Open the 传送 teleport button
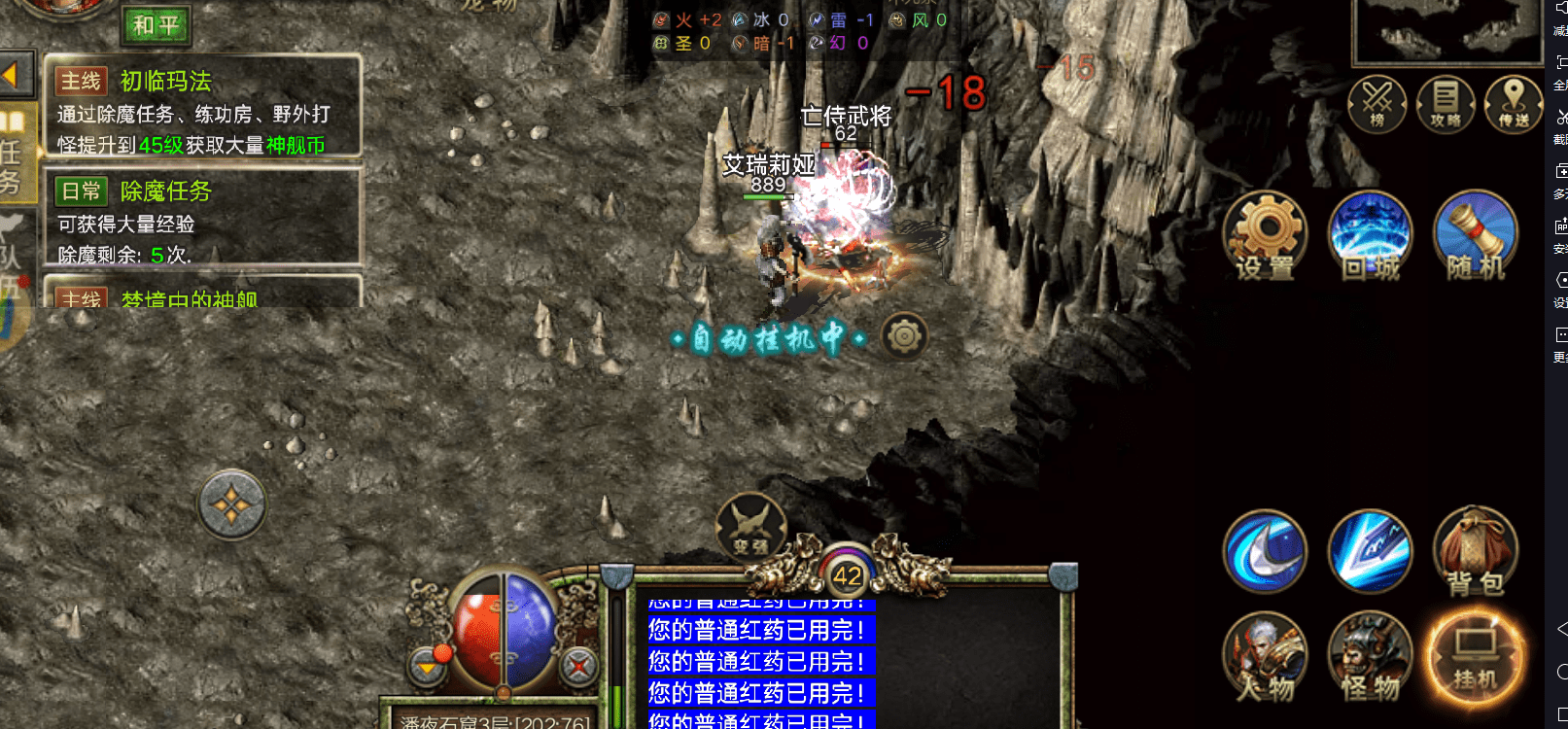Screen dimensions: 1568x729 1514,103
